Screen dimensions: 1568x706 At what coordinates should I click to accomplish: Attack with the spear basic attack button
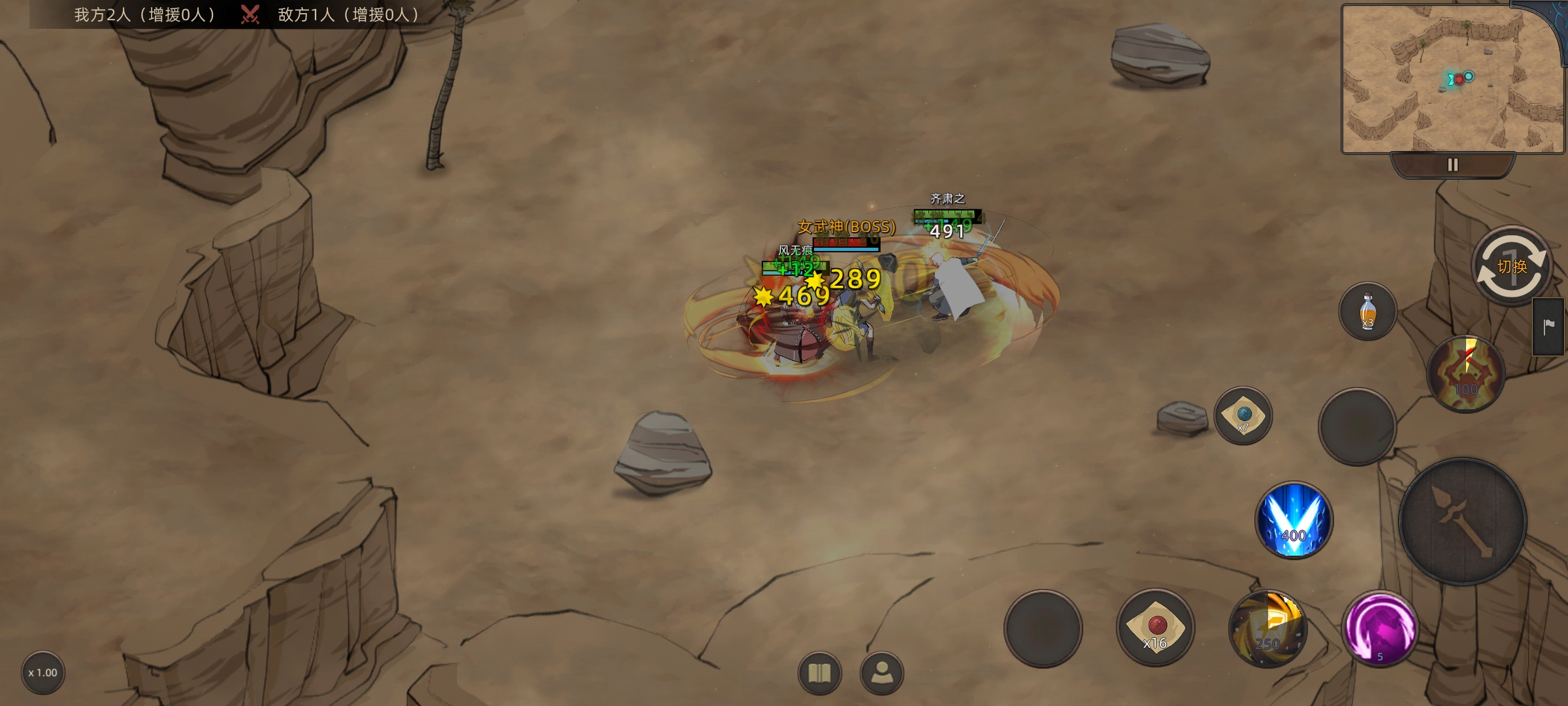(x=1463, y=521)
